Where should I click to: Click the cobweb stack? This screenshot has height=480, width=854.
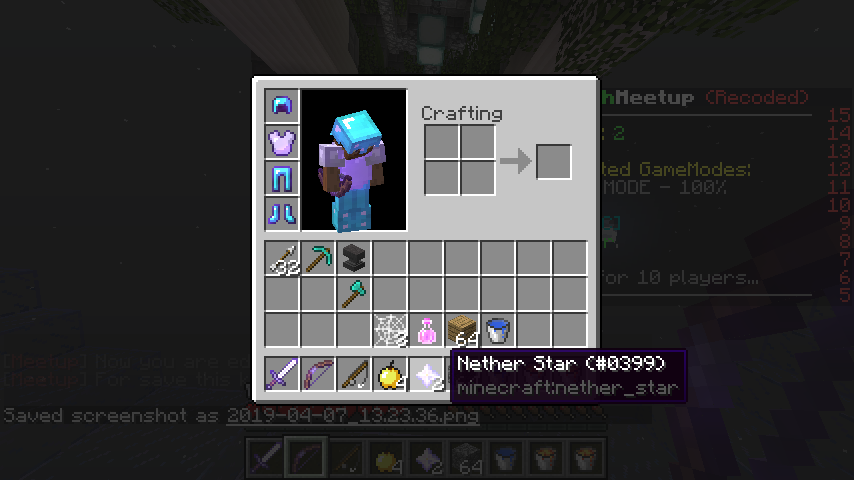click(390, 330)
